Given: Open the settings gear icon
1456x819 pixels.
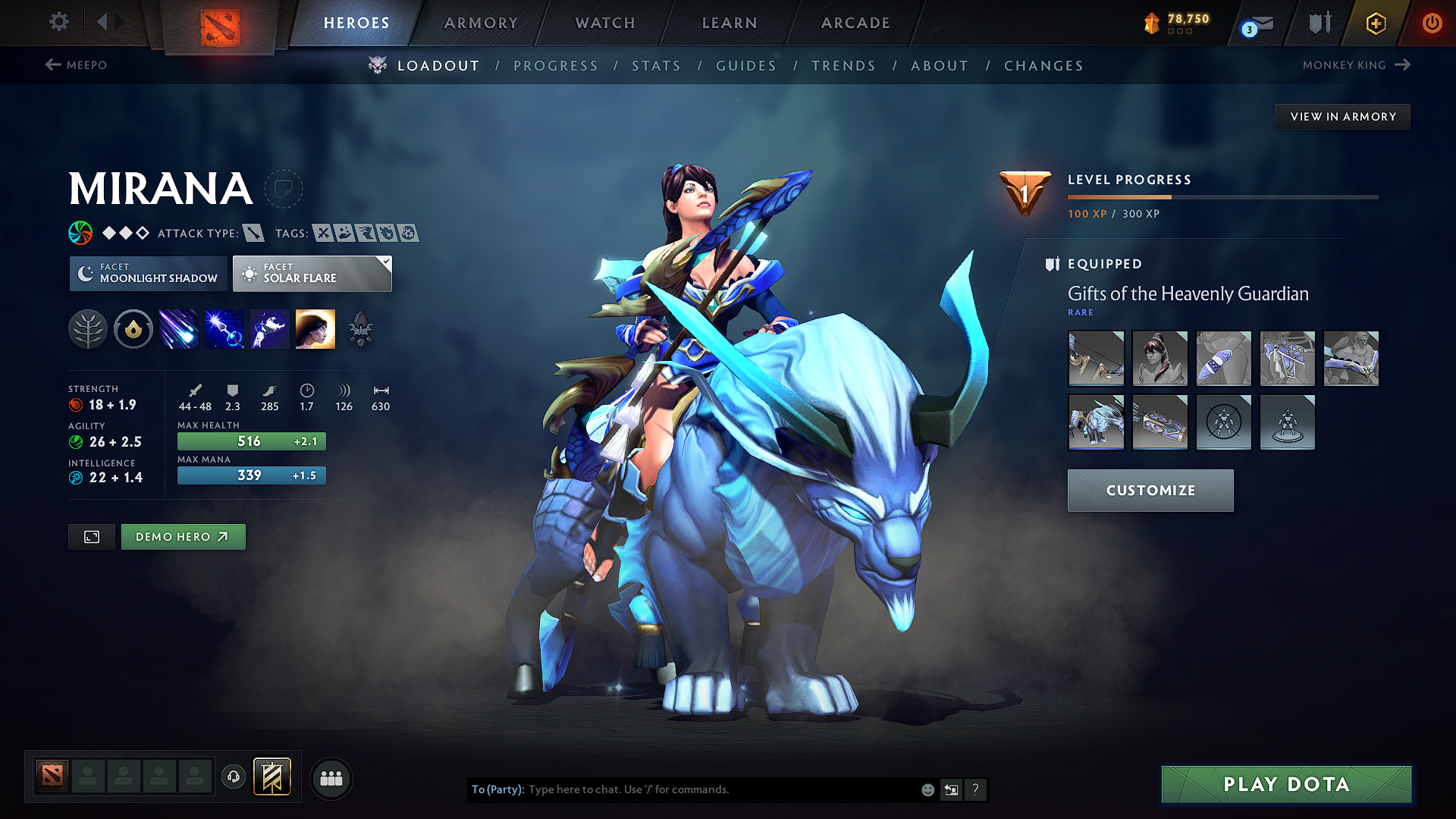Looking at the screenshot, I should (58, 22).
